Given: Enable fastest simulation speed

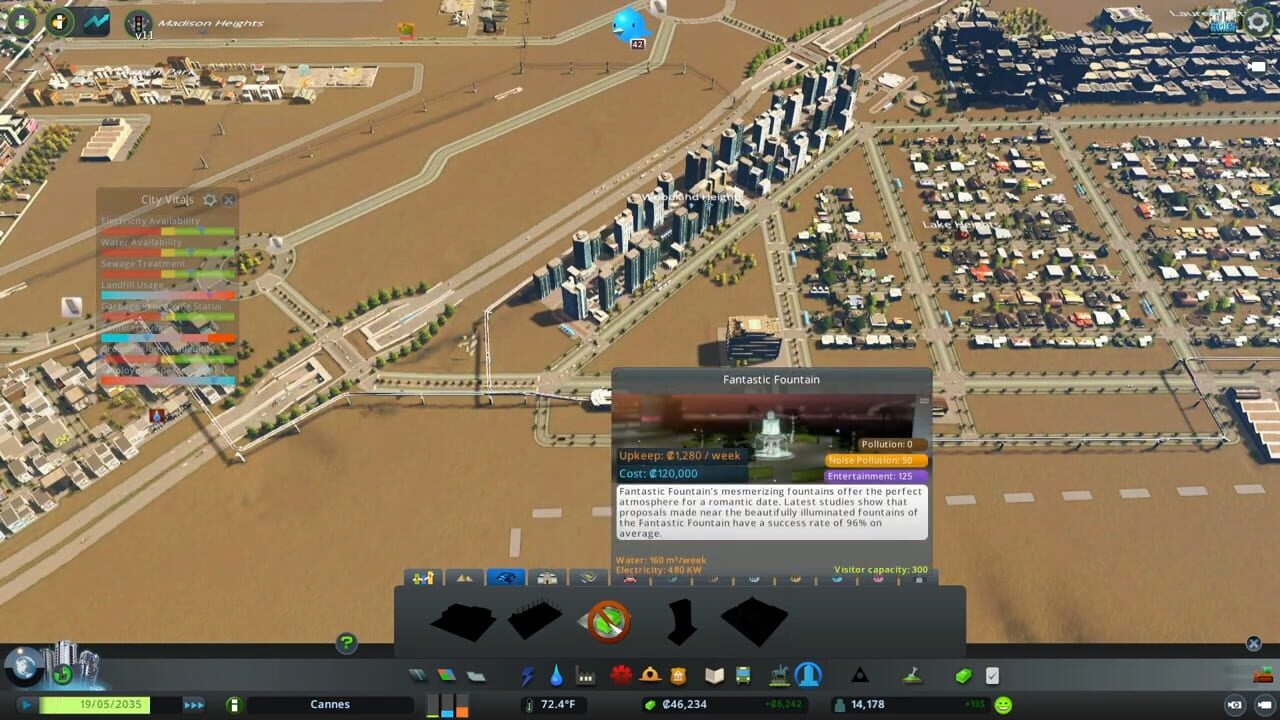Looking at the screenshot, I should click(194, 704).
